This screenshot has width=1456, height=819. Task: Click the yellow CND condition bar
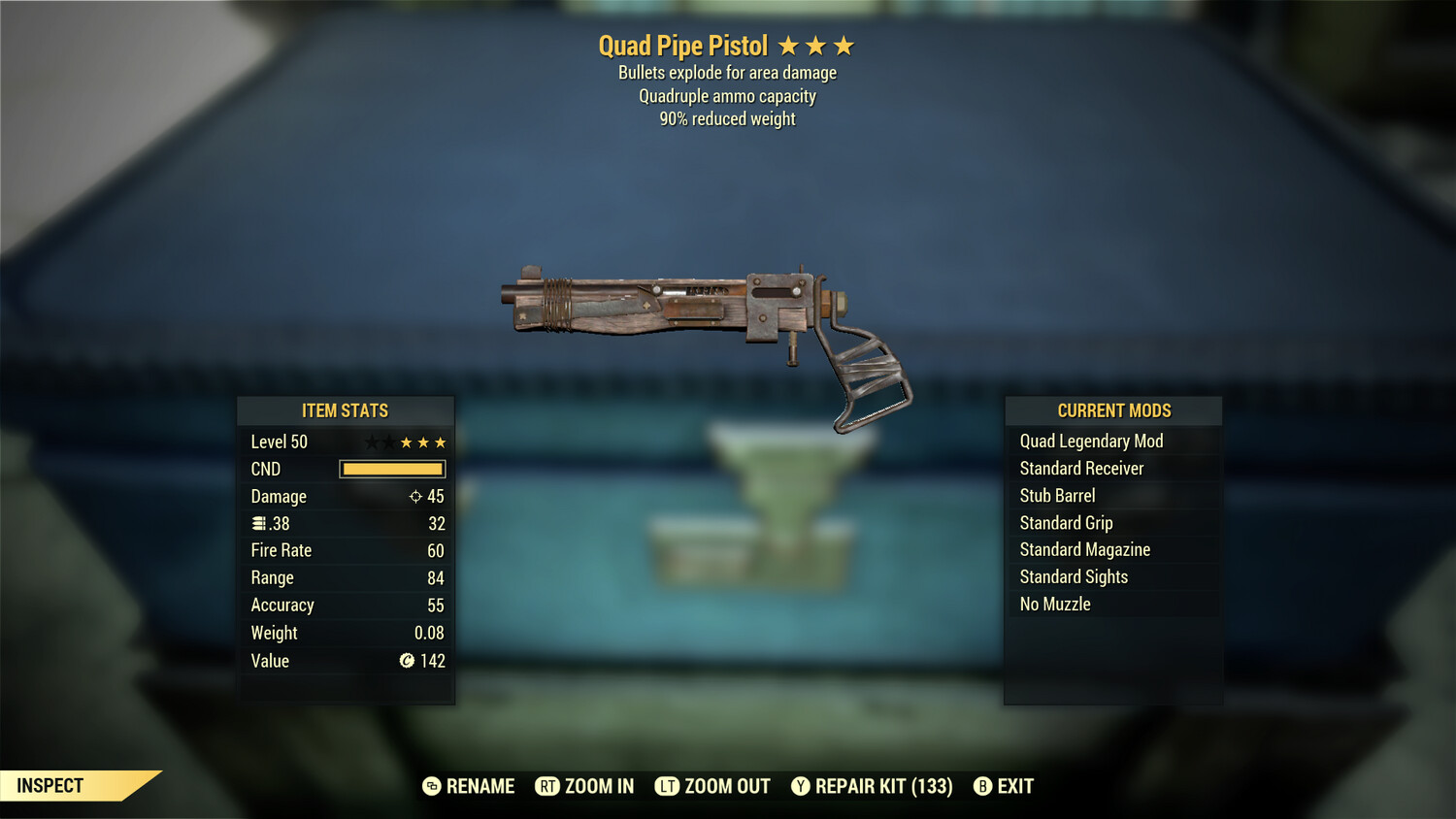[392, 469]
